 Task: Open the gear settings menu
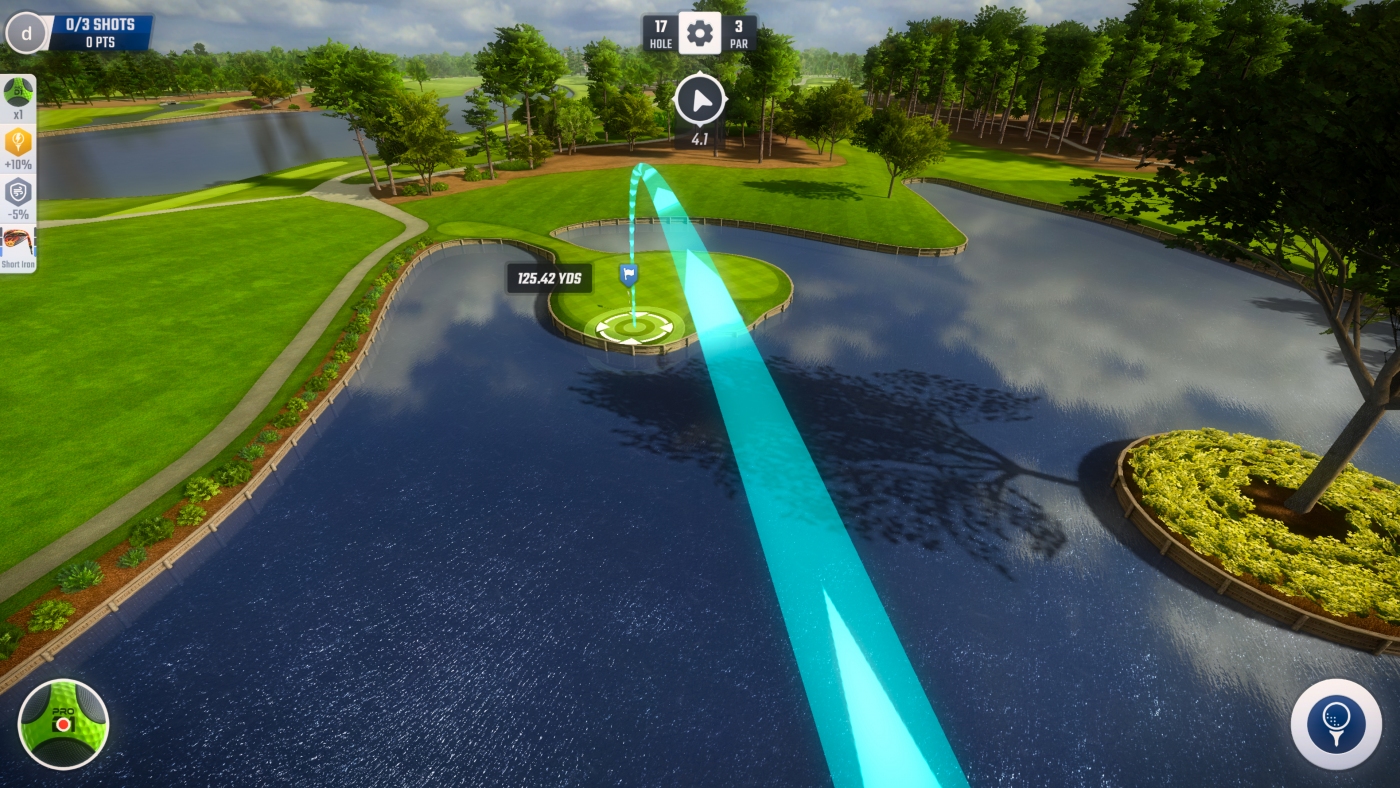700,34
